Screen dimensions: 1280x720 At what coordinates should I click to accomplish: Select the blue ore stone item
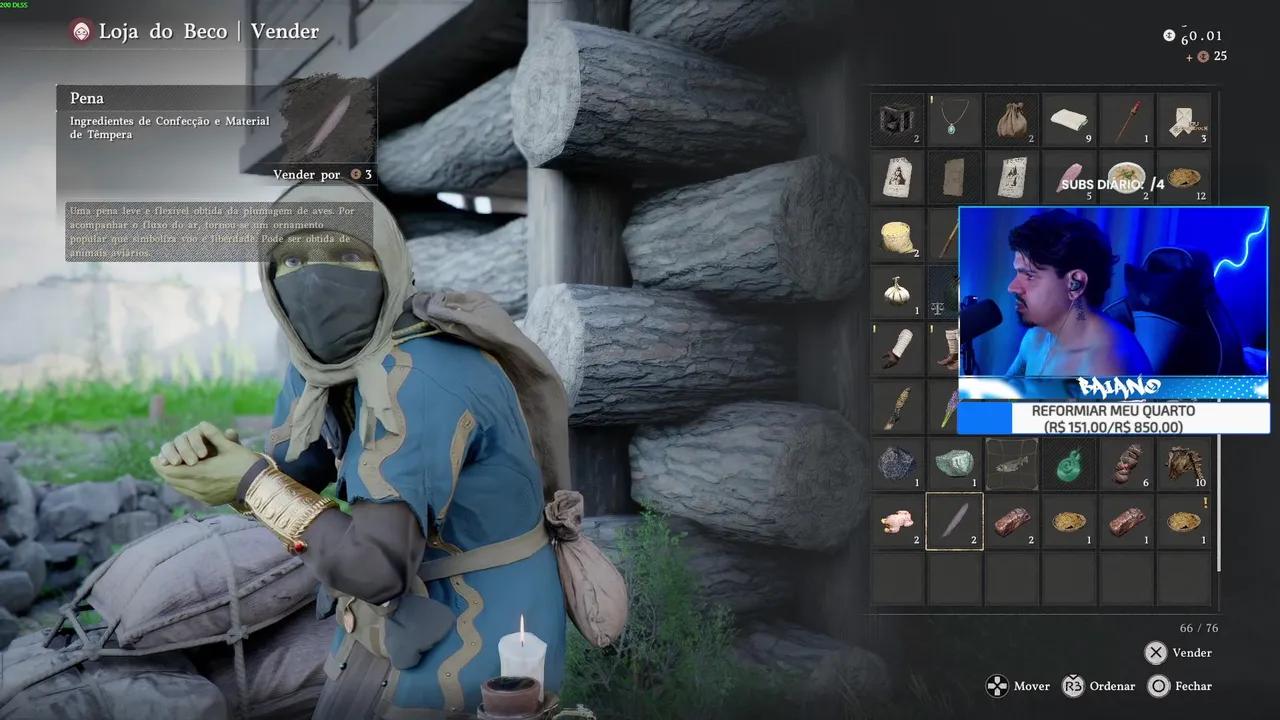(x=897, y=465)
